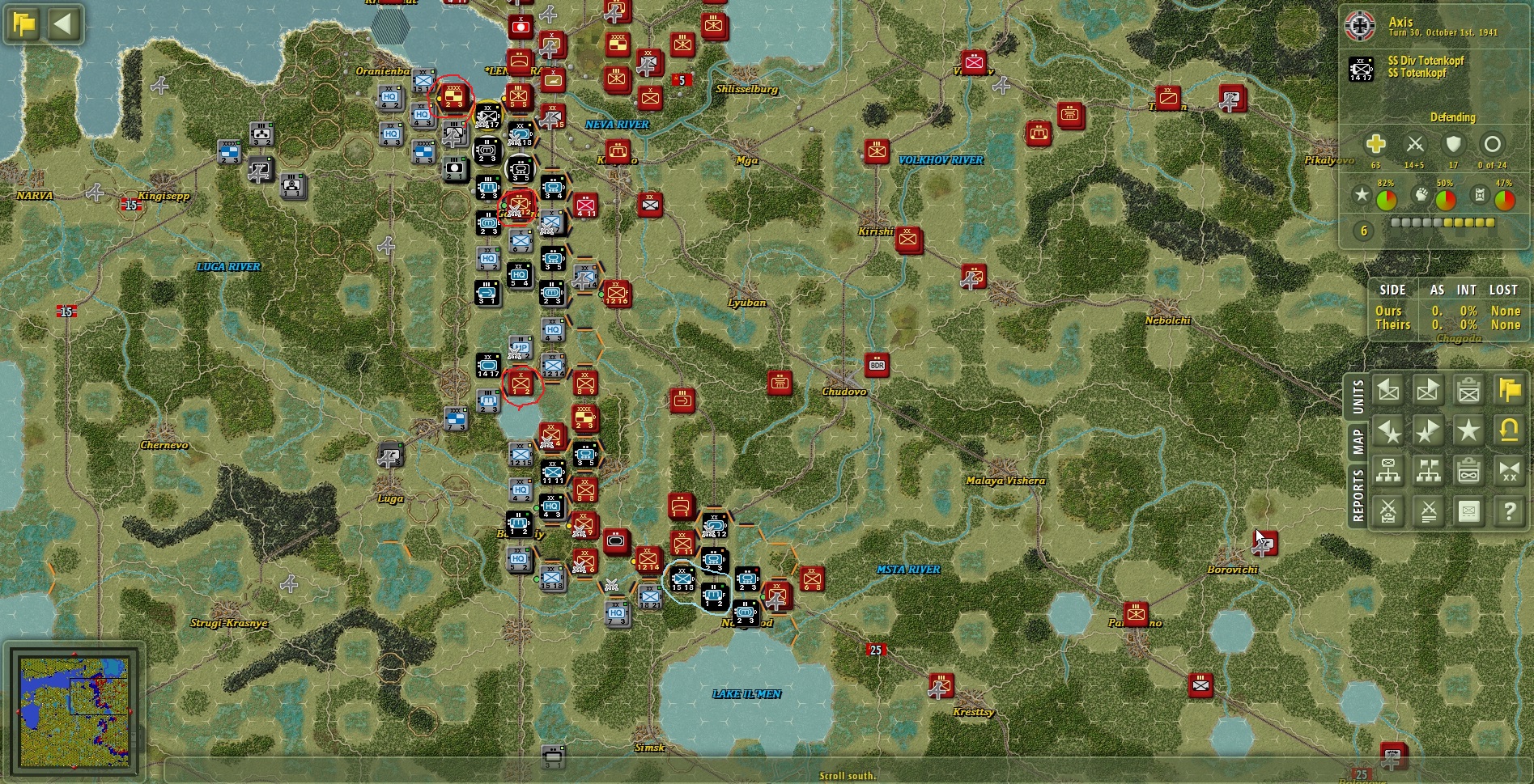Select the previous unit icon

click(1387, 390)
